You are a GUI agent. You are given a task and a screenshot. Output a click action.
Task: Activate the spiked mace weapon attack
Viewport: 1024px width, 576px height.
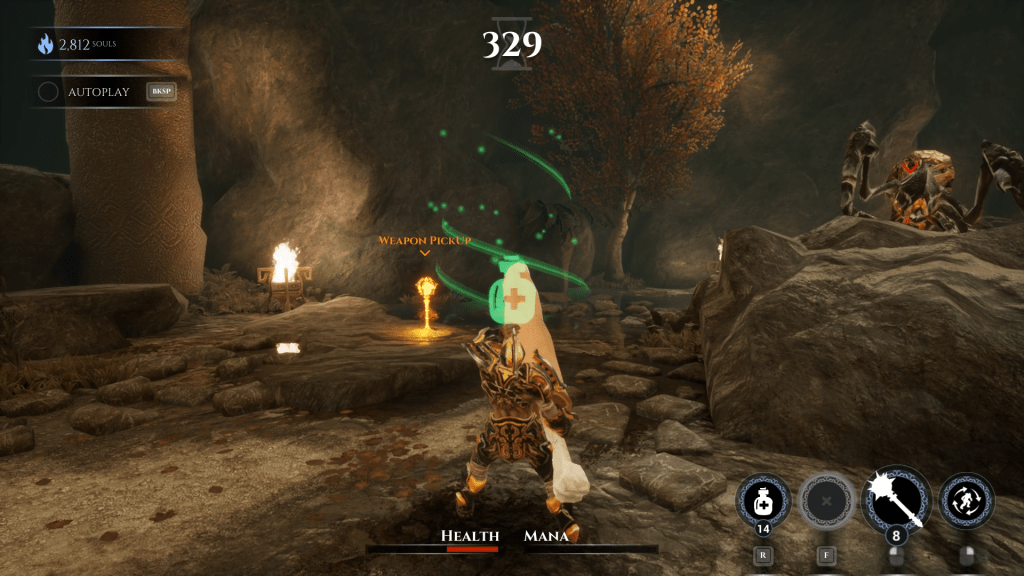tap(895, 498)
